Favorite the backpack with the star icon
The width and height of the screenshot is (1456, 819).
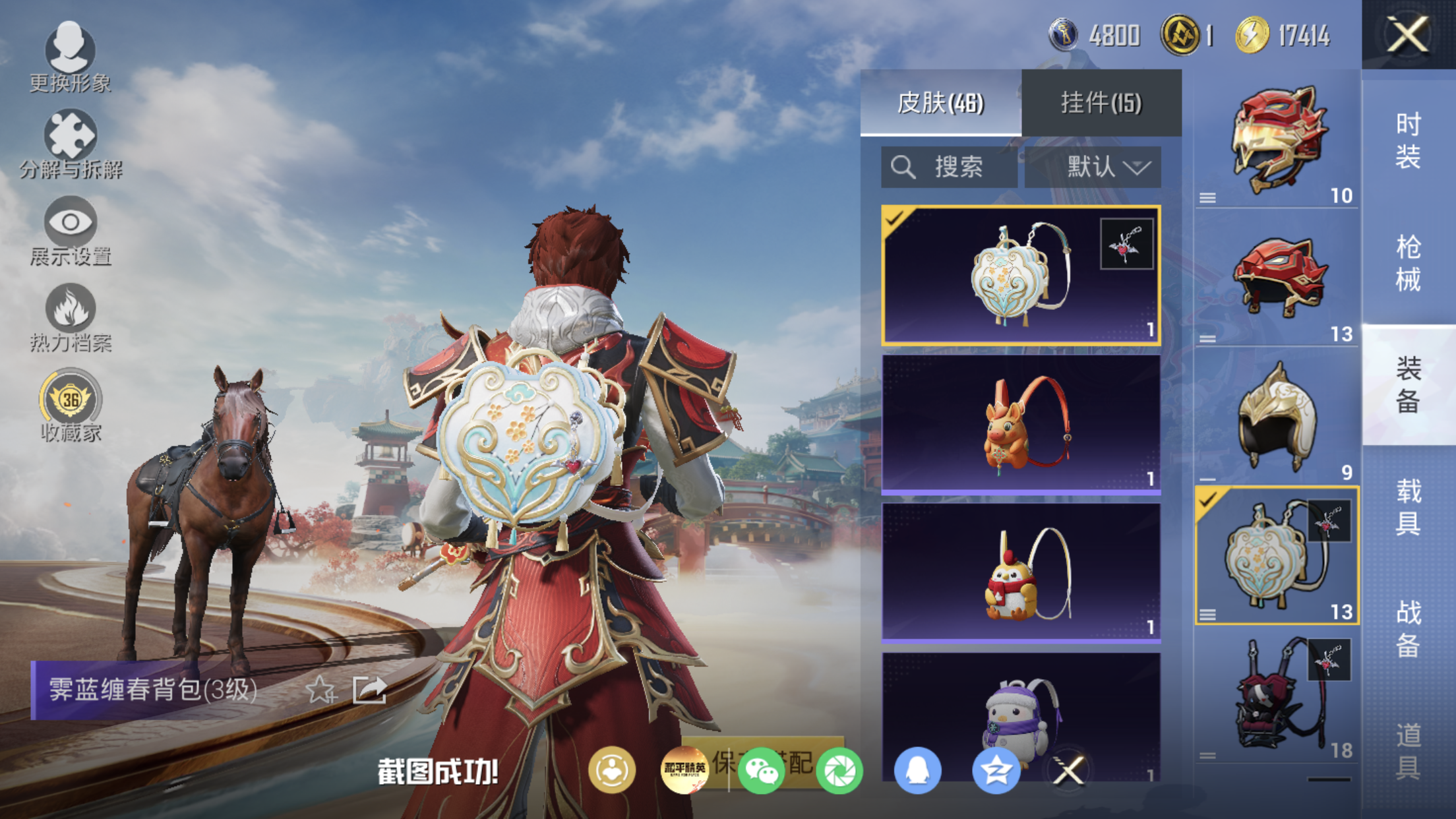tap(321, 690)
